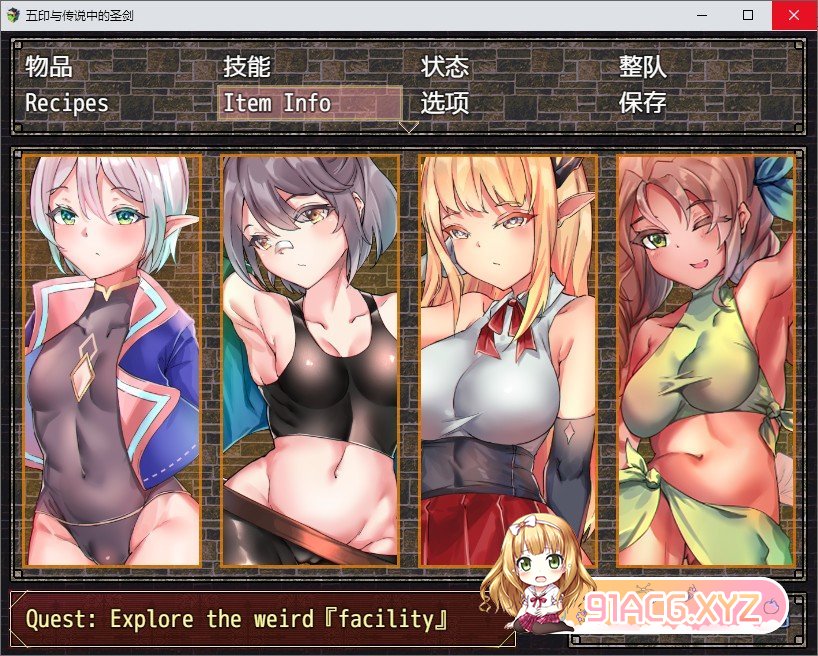Pick the dark-haired character in black top

coord(310,360)
